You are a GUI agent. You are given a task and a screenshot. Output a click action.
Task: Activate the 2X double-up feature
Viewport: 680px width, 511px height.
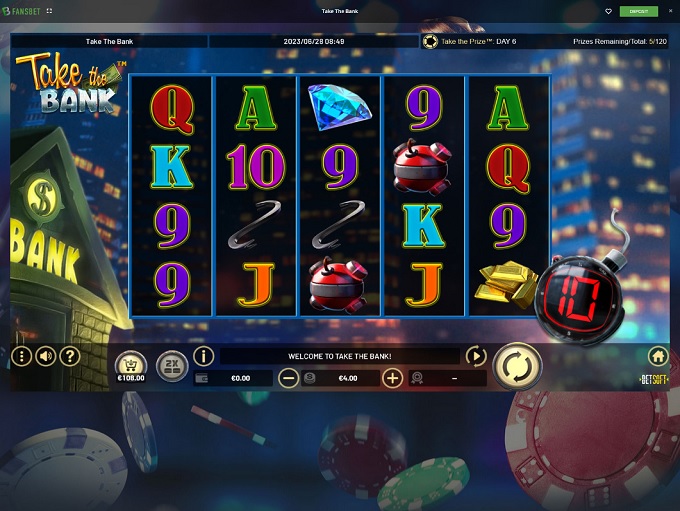click(171, 366)
